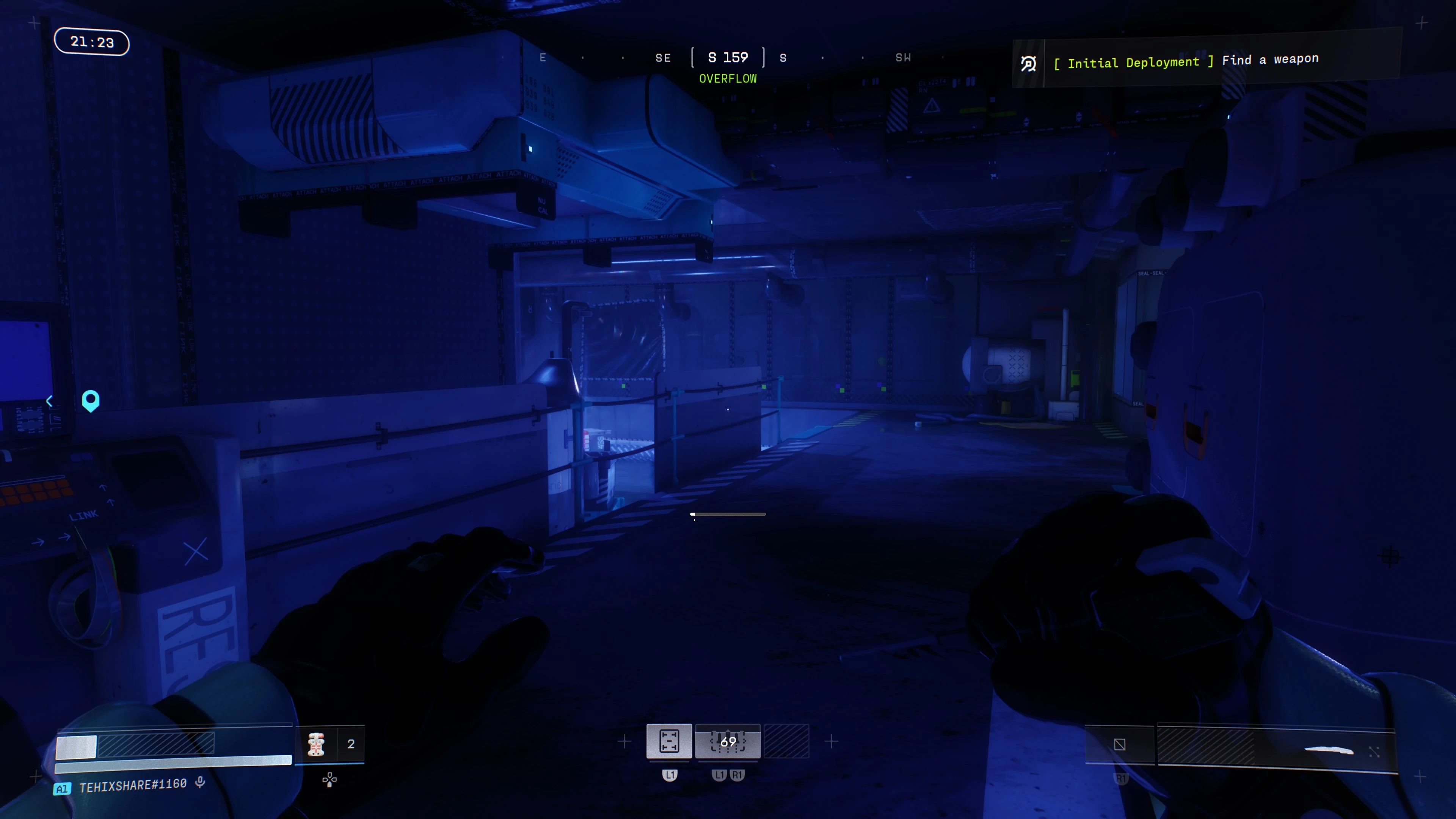Click the ability on cooldown showing 69
The width and height of the screenshot is (1456, 819).
[x=728, y=741]
